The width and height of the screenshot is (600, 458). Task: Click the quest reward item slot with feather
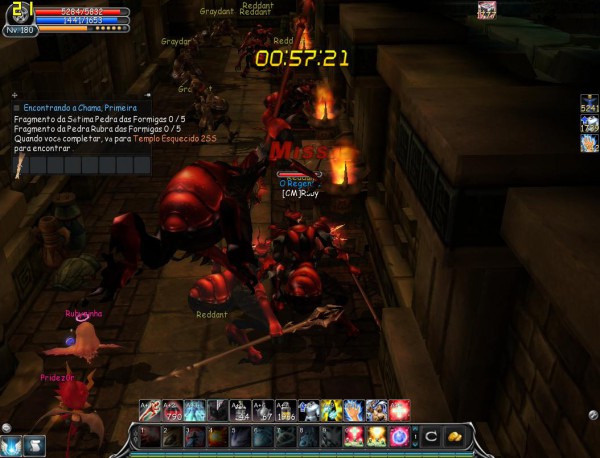pyautogui.click(x=21, y=164)
